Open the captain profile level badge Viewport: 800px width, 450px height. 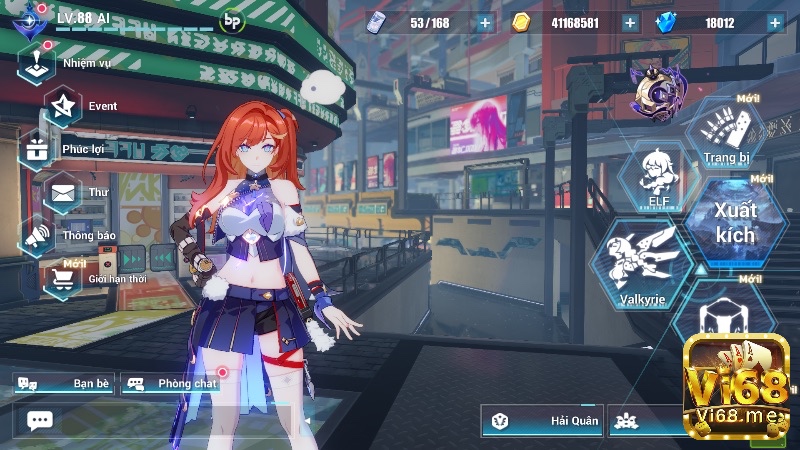34,18
